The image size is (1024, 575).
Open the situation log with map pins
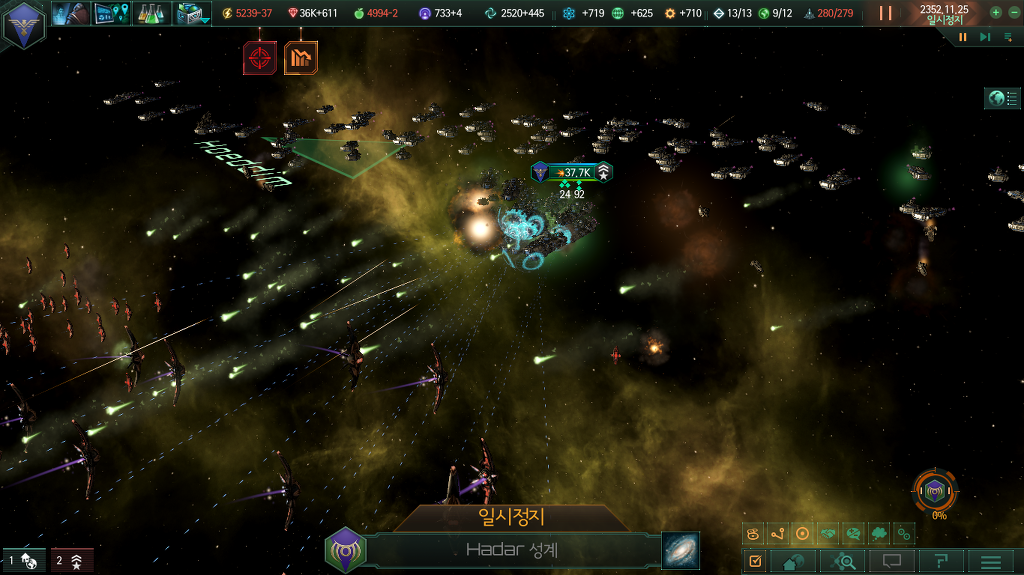tap(111, 13)
